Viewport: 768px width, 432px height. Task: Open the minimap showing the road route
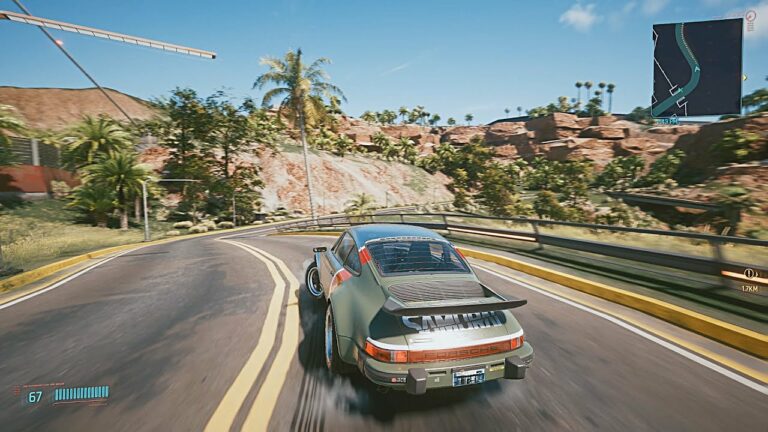[696, 67]
